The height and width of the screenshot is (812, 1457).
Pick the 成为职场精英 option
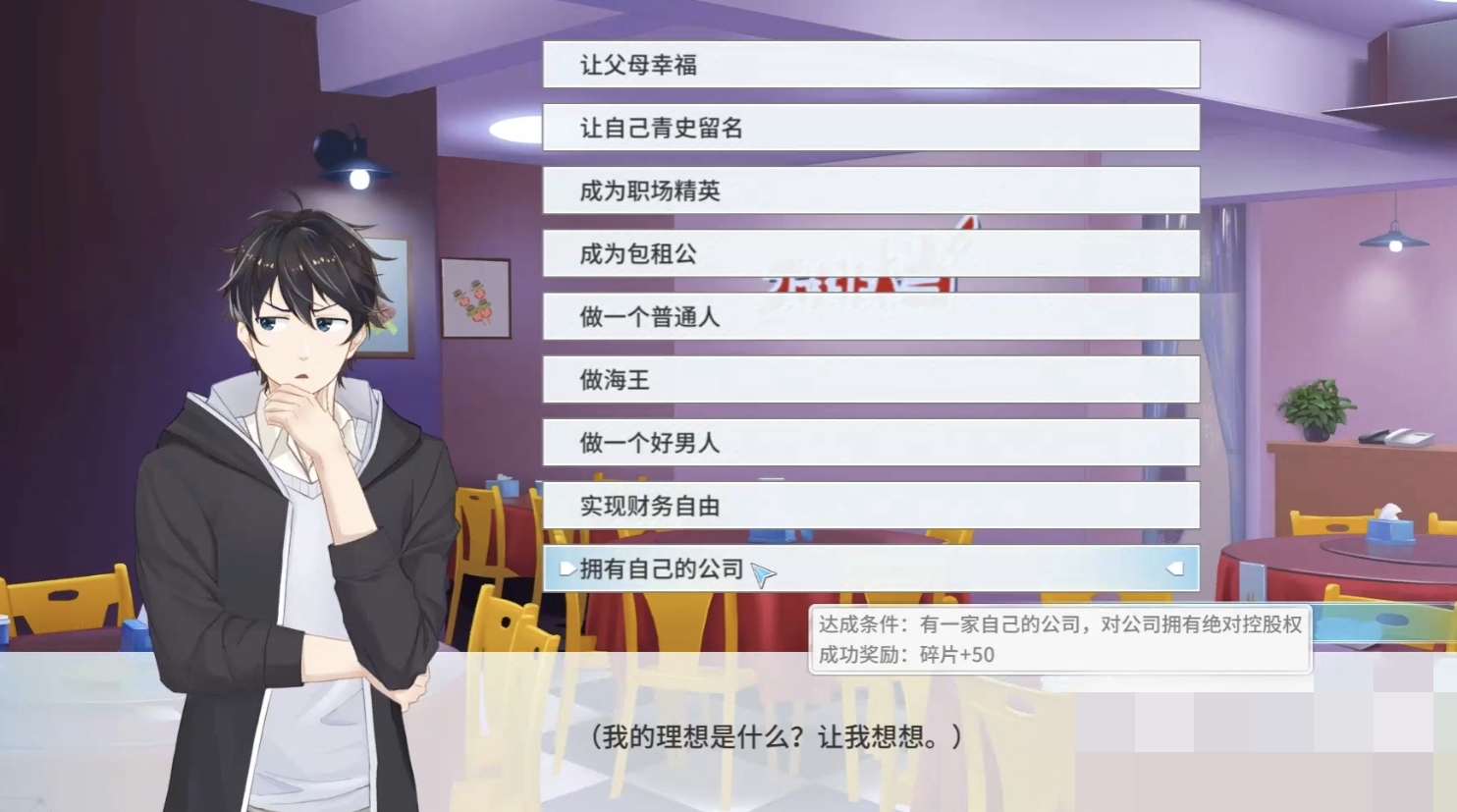pos(870,191)
